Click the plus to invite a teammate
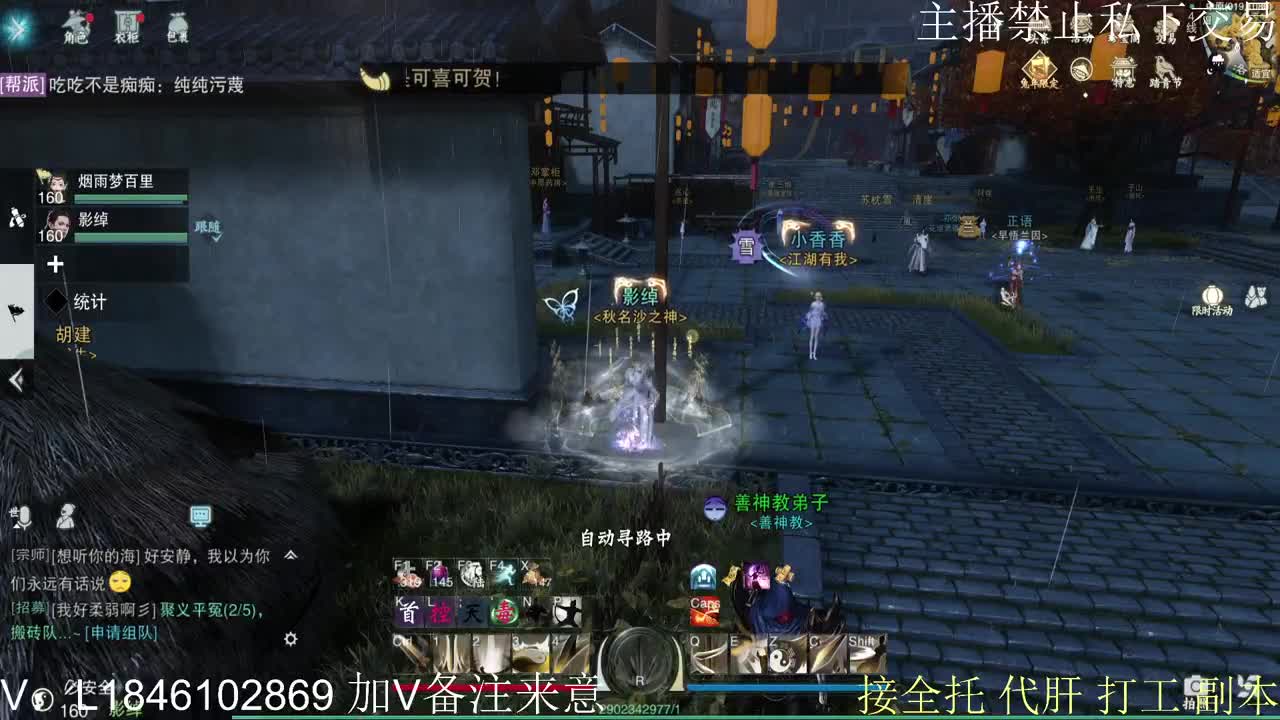Viewport: 1280px width, 720px height. [55, 265]
